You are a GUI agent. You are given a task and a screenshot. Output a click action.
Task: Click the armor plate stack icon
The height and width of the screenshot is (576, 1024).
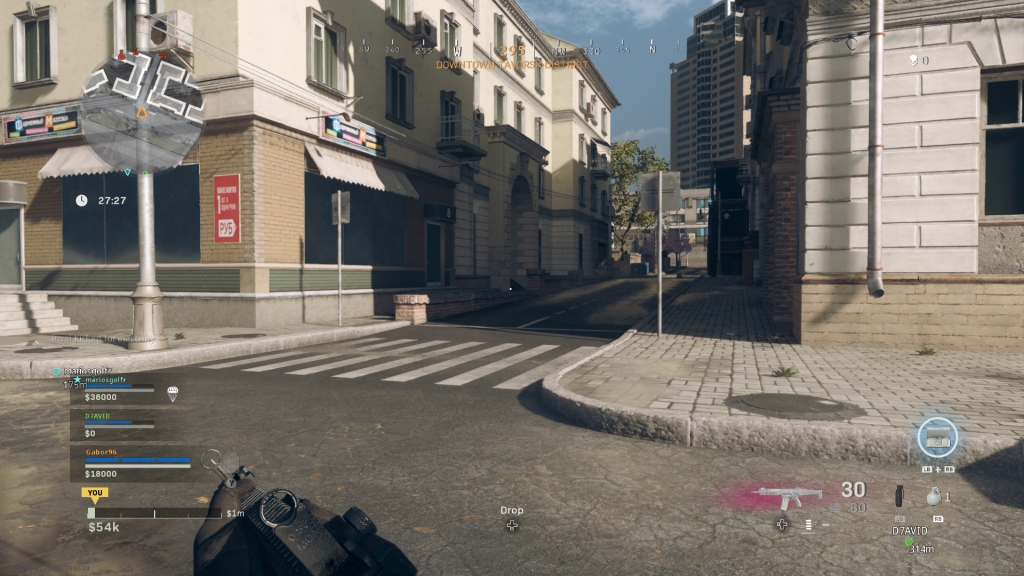point(808,524)
